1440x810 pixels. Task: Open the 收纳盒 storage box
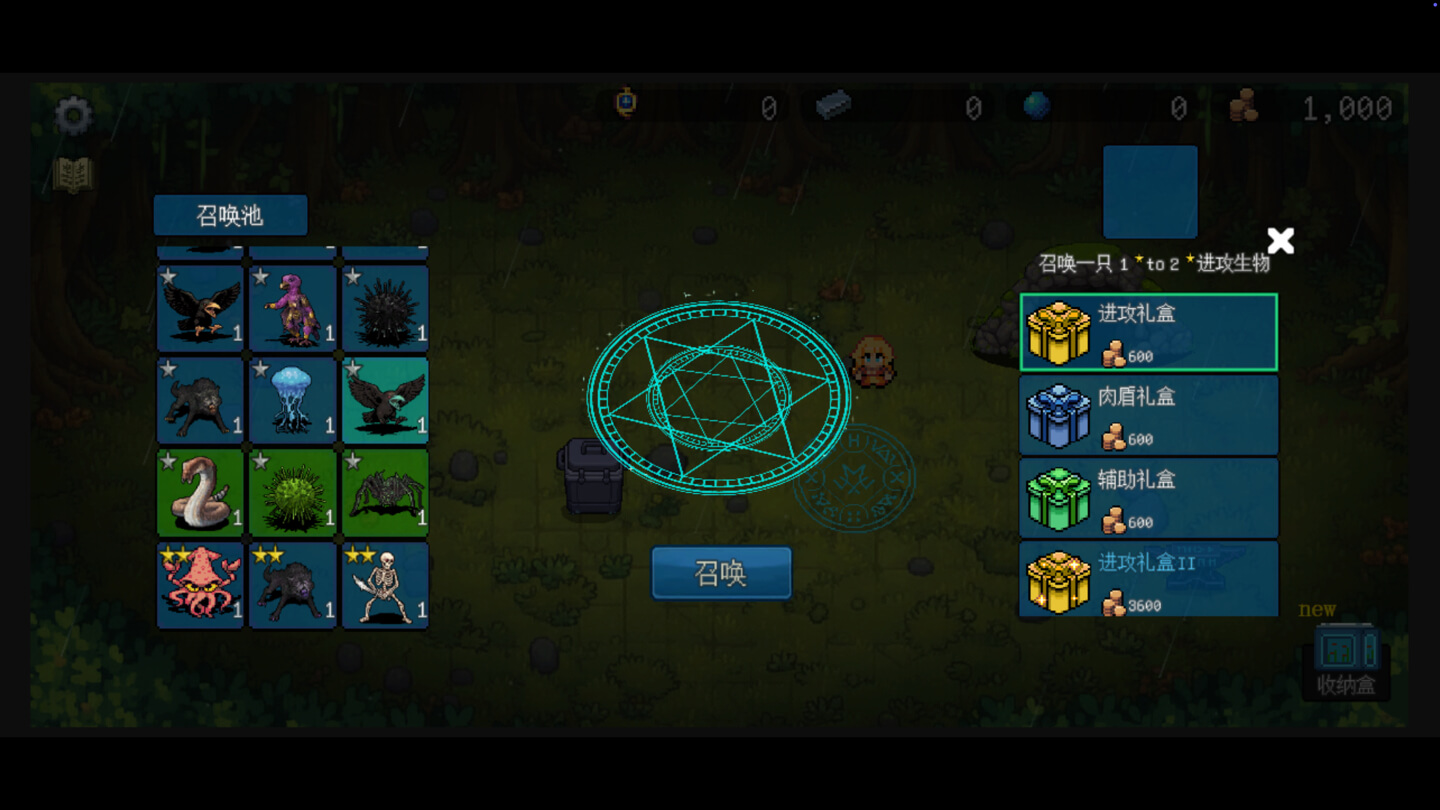1345,661
